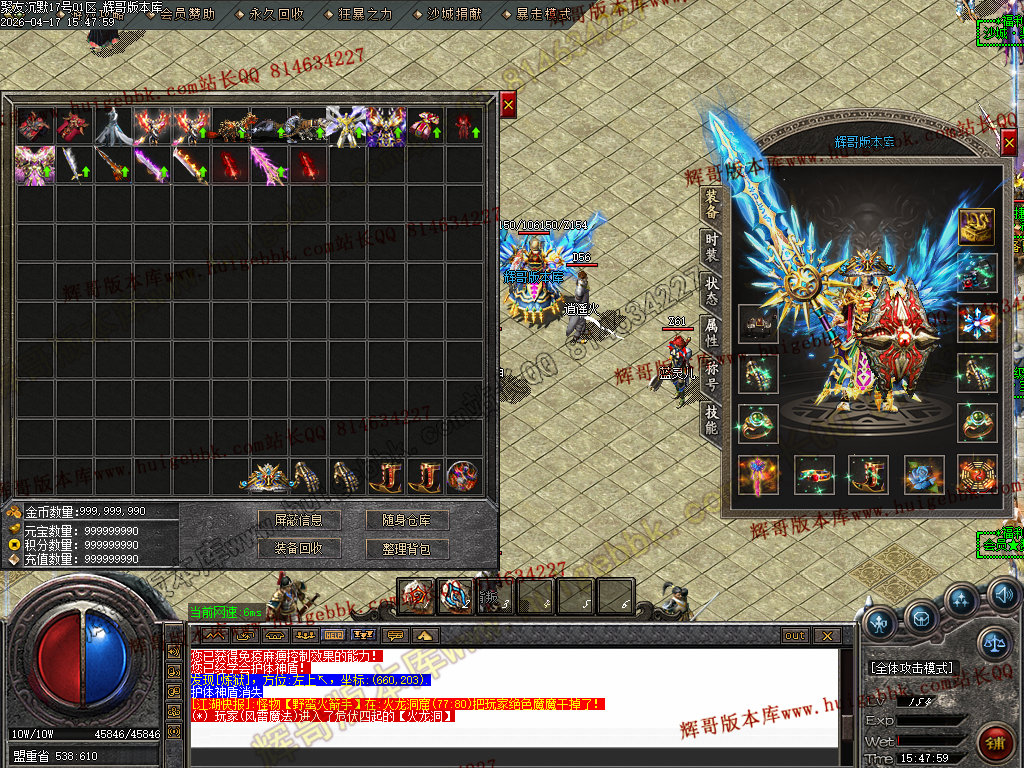Open the 会员赞助 top menu
Viewport: 1024px width, 768px height.
187,14
